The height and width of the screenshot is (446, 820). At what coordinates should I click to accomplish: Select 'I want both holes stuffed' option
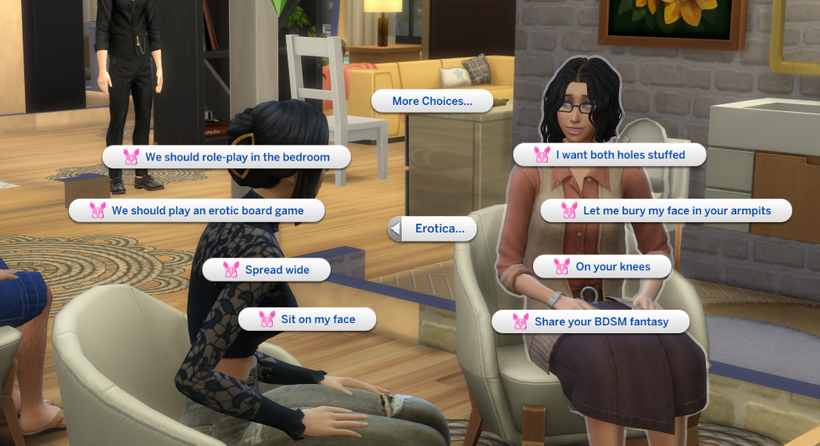pyautogui.click(x=610, y=155)
